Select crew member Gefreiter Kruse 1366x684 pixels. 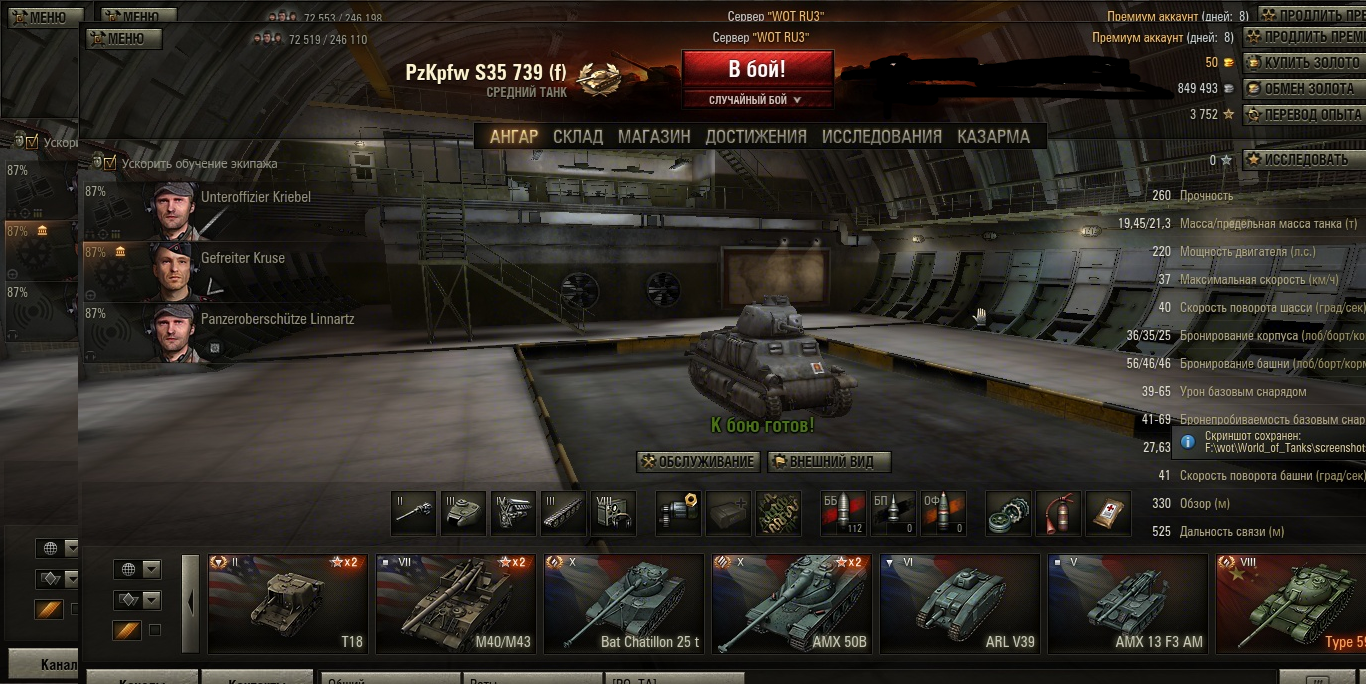[x=230, y=270]
